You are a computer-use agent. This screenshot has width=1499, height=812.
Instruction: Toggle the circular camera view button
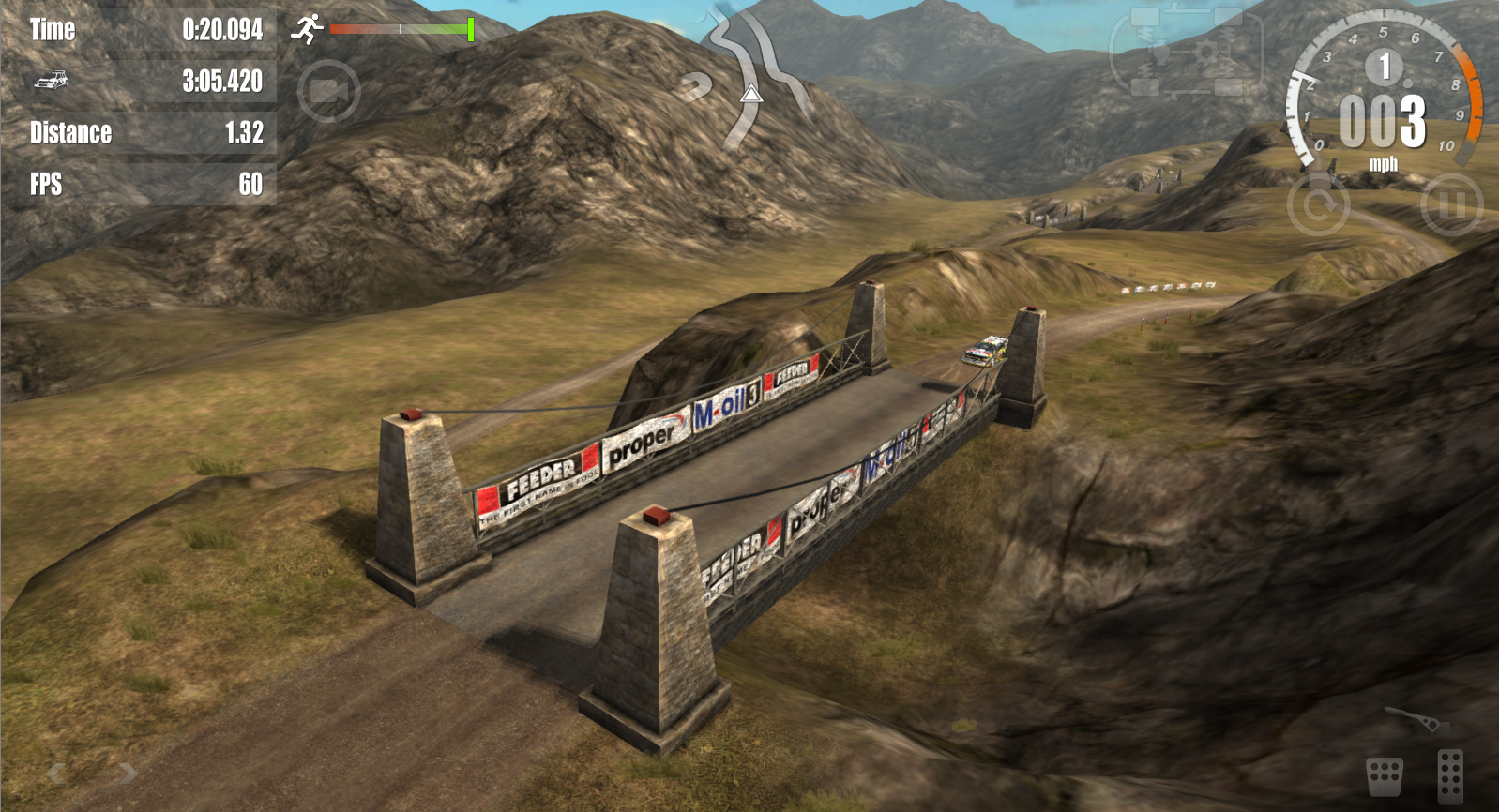(x=328, y=91)
